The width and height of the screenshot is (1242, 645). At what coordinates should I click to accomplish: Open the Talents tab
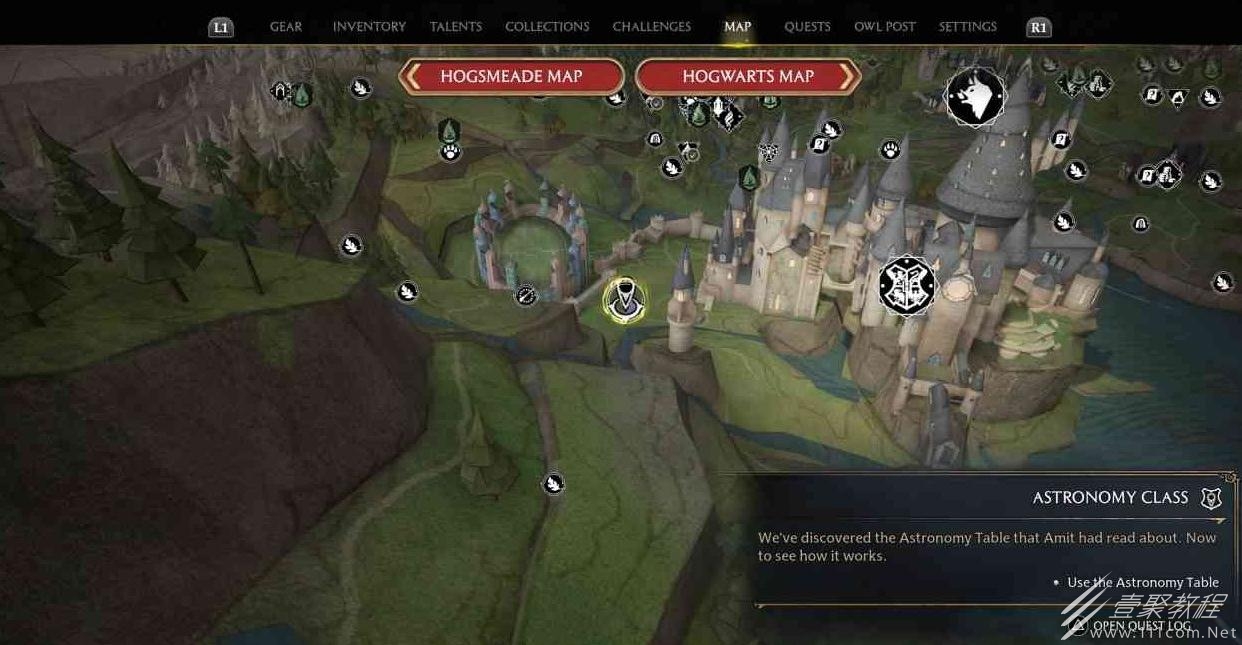click(455, 27)
